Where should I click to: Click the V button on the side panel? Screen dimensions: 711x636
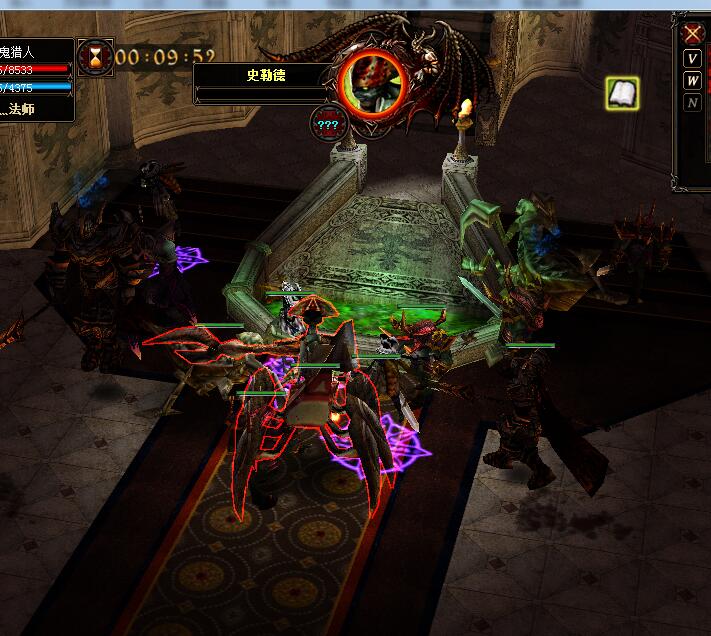(x=693, y=57)
